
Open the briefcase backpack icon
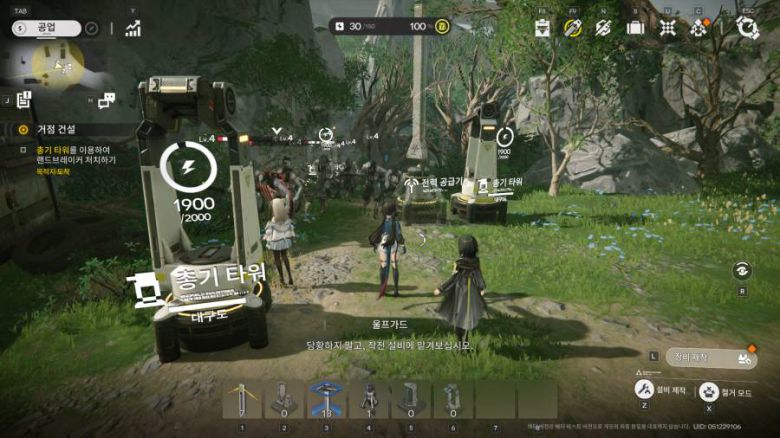[x=635, y=27]
